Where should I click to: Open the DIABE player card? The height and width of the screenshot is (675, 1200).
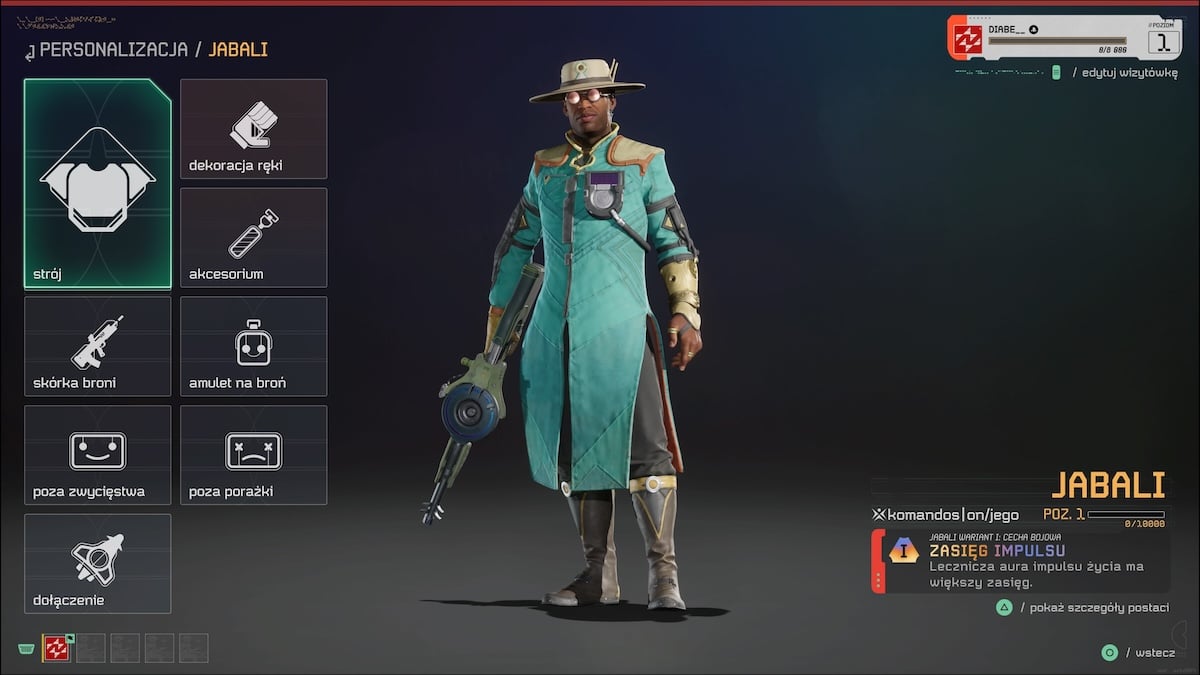tap(1065, 38)
